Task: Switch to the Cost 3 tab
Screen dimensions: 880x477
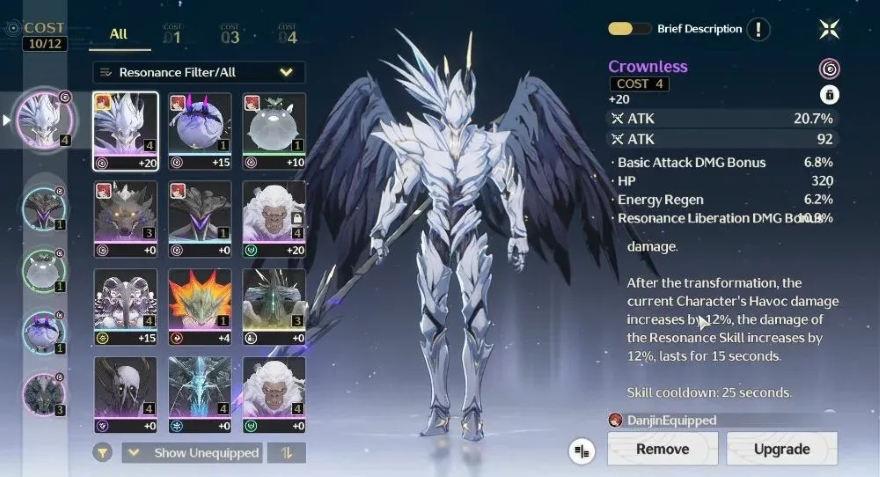Action: [x=230, y=36]
